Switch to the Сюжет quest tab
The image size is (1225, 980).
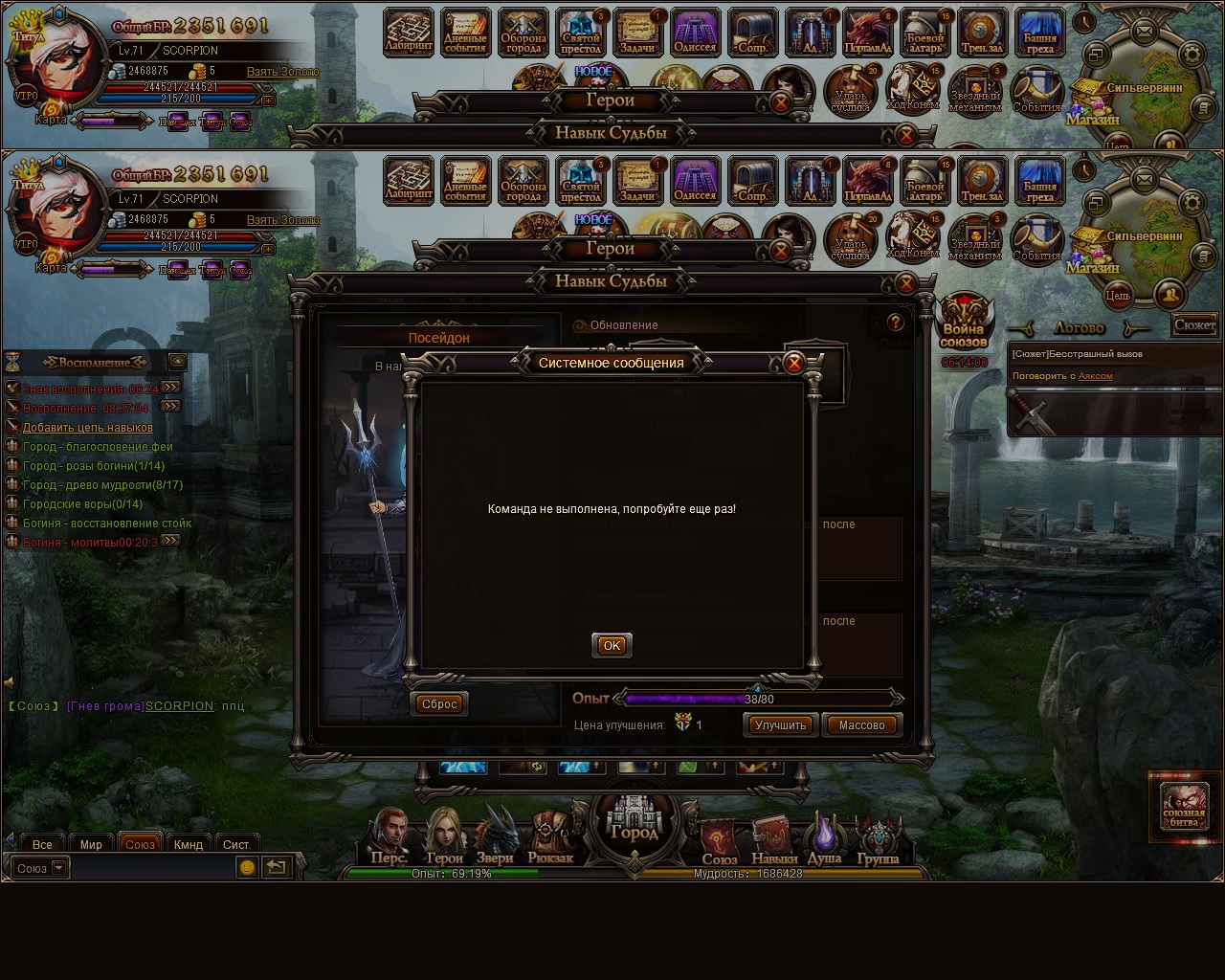(1194, 325)
